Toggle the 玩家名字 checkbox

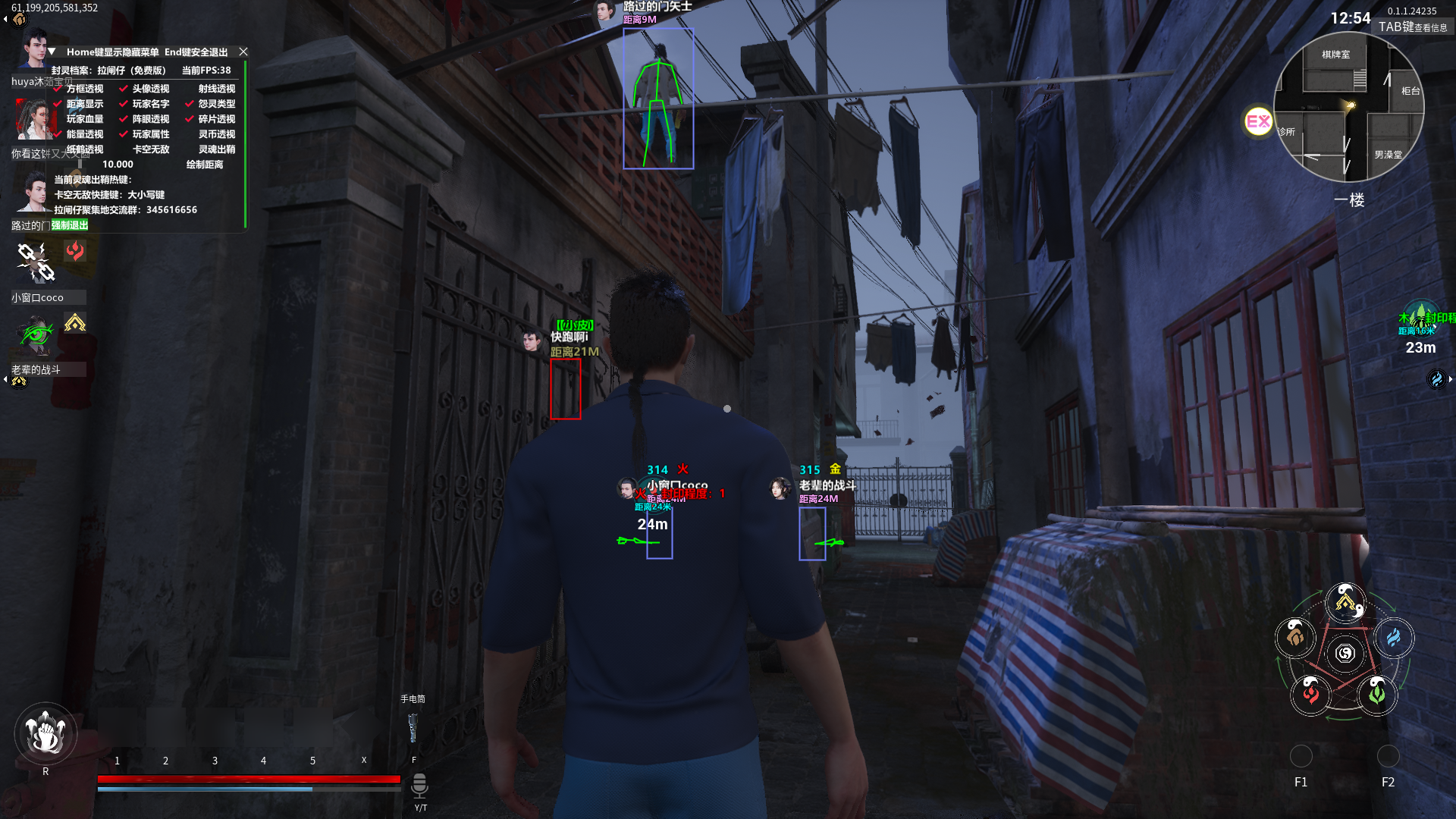click(124, 104)
